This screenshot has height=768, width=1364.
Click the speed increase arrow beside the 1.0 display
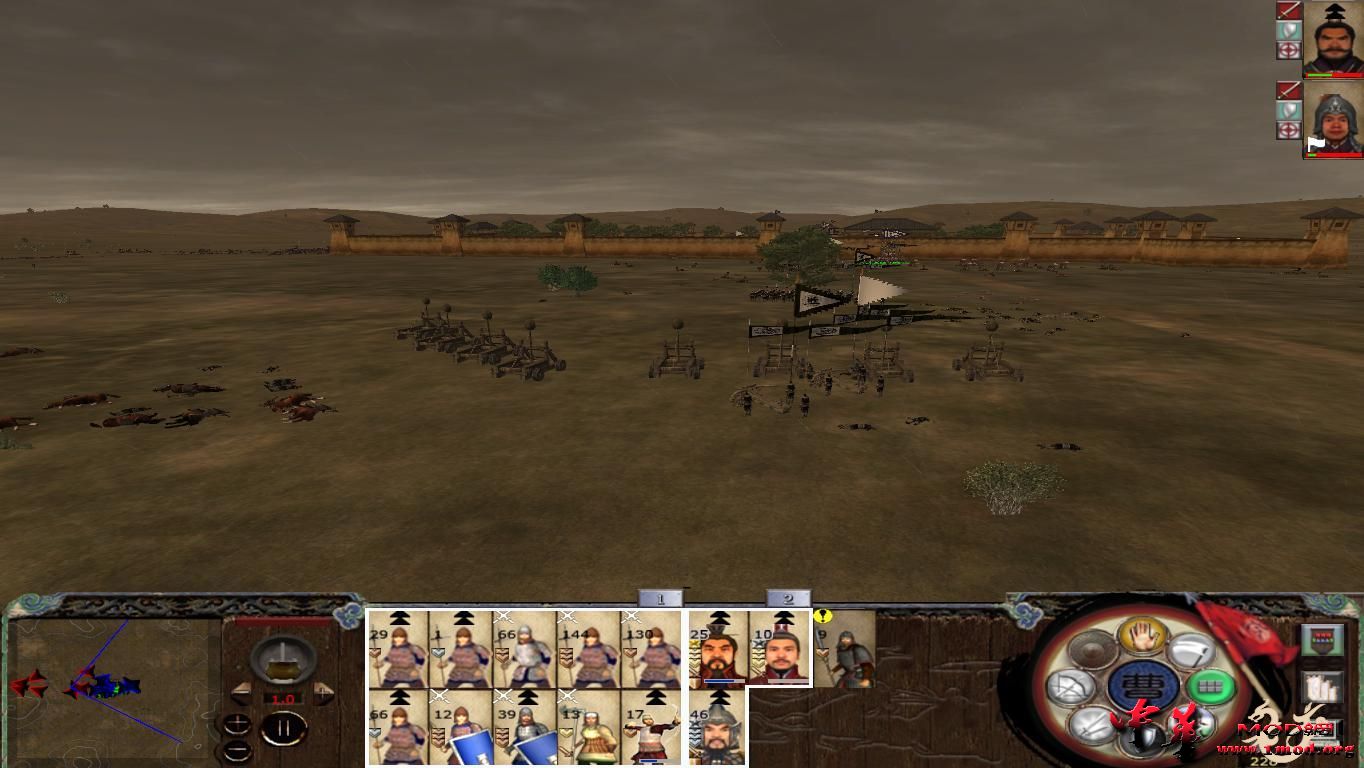tap(324, 693)
